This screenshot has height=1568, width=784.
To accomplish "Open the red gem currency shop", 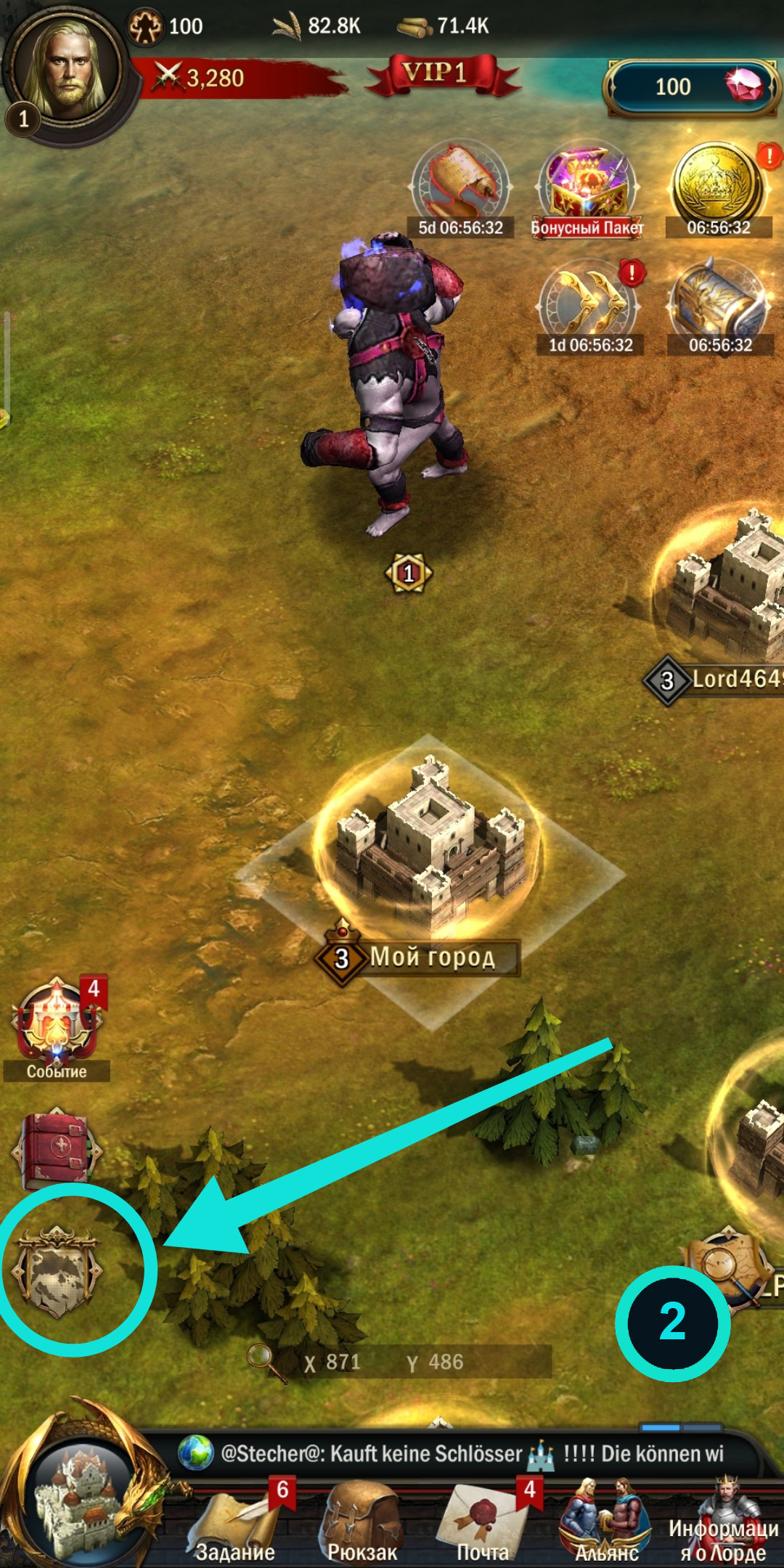I will coord(690,87).
